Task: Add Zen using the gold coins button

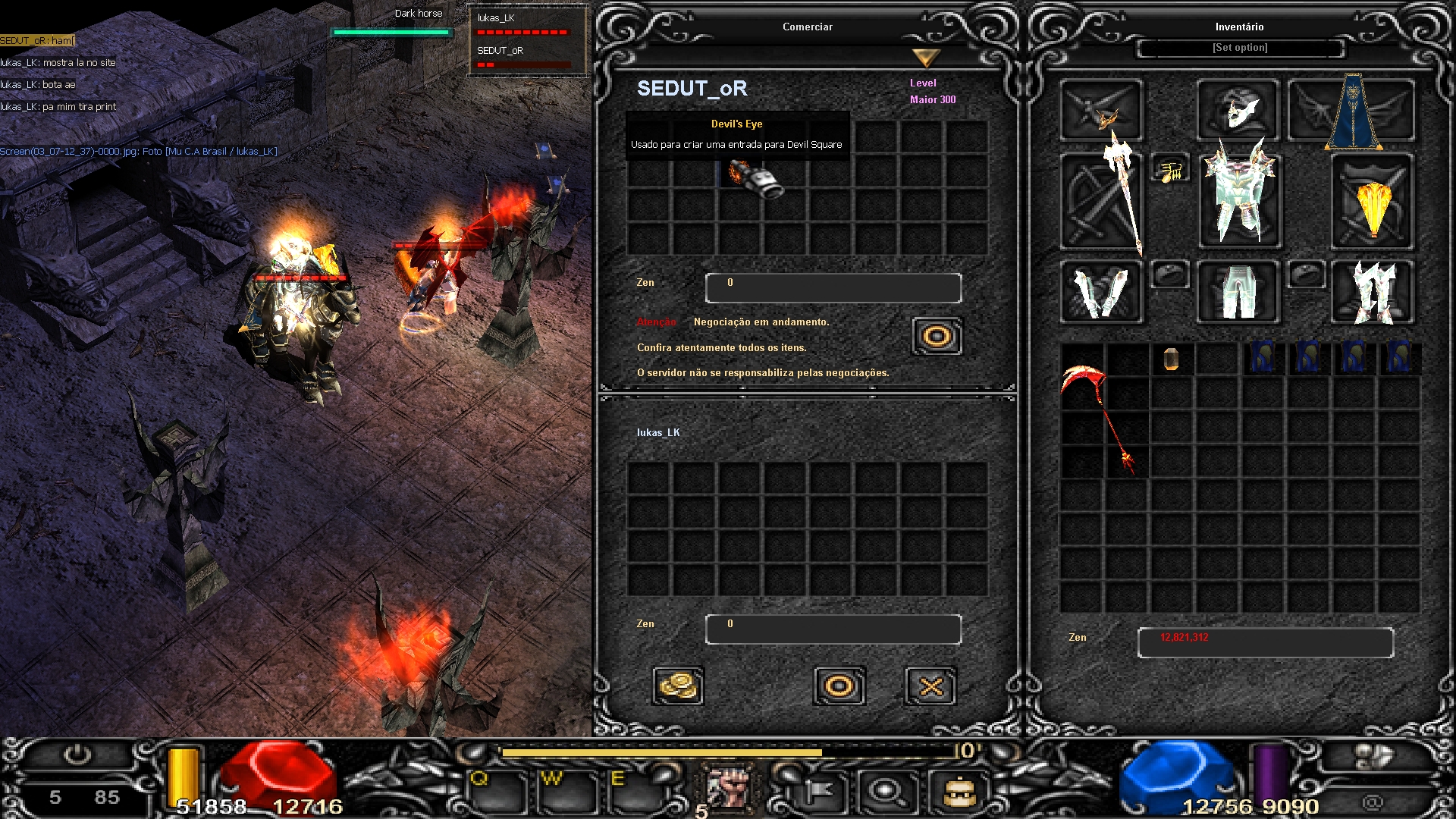Action: tap(677, 686)
